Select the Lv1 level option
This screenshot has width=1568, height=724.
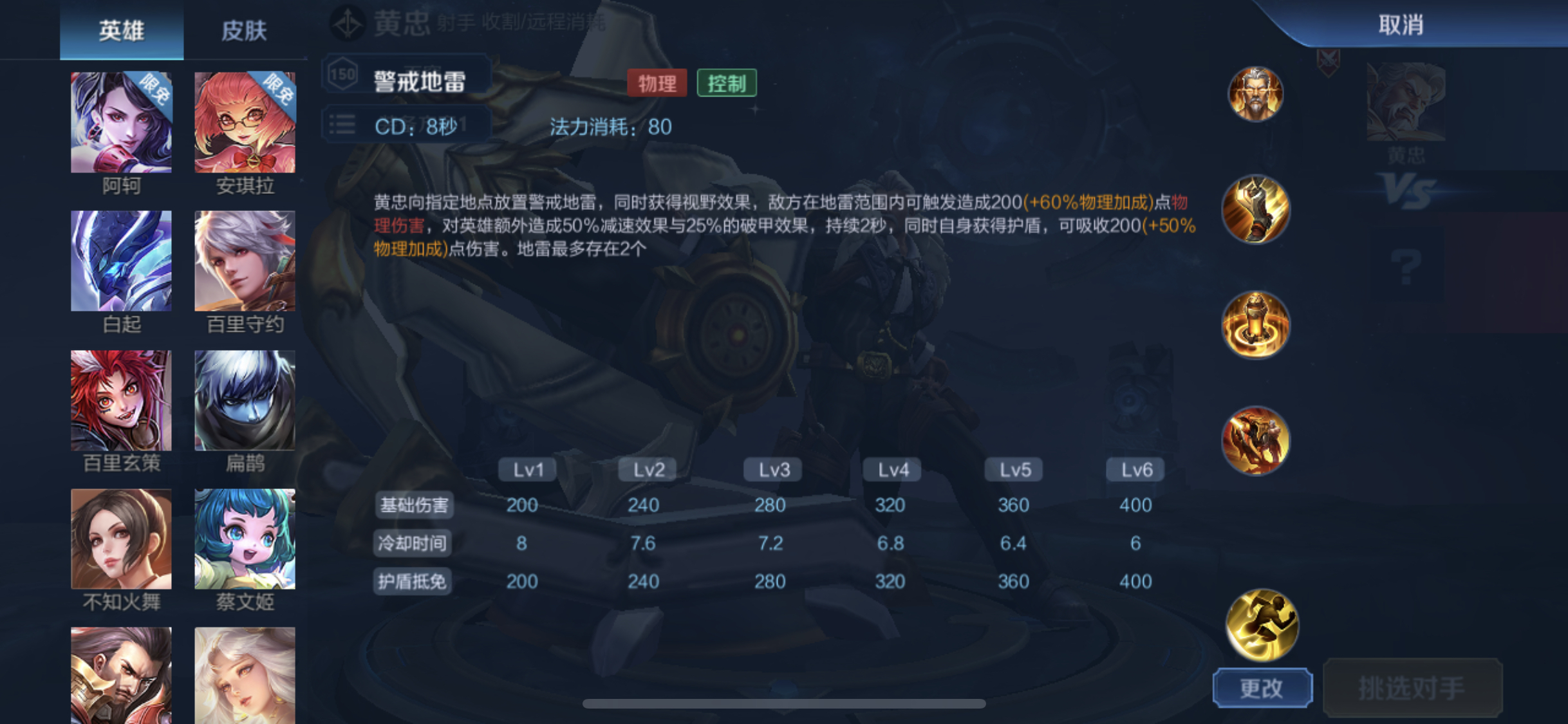pos(525,469)
